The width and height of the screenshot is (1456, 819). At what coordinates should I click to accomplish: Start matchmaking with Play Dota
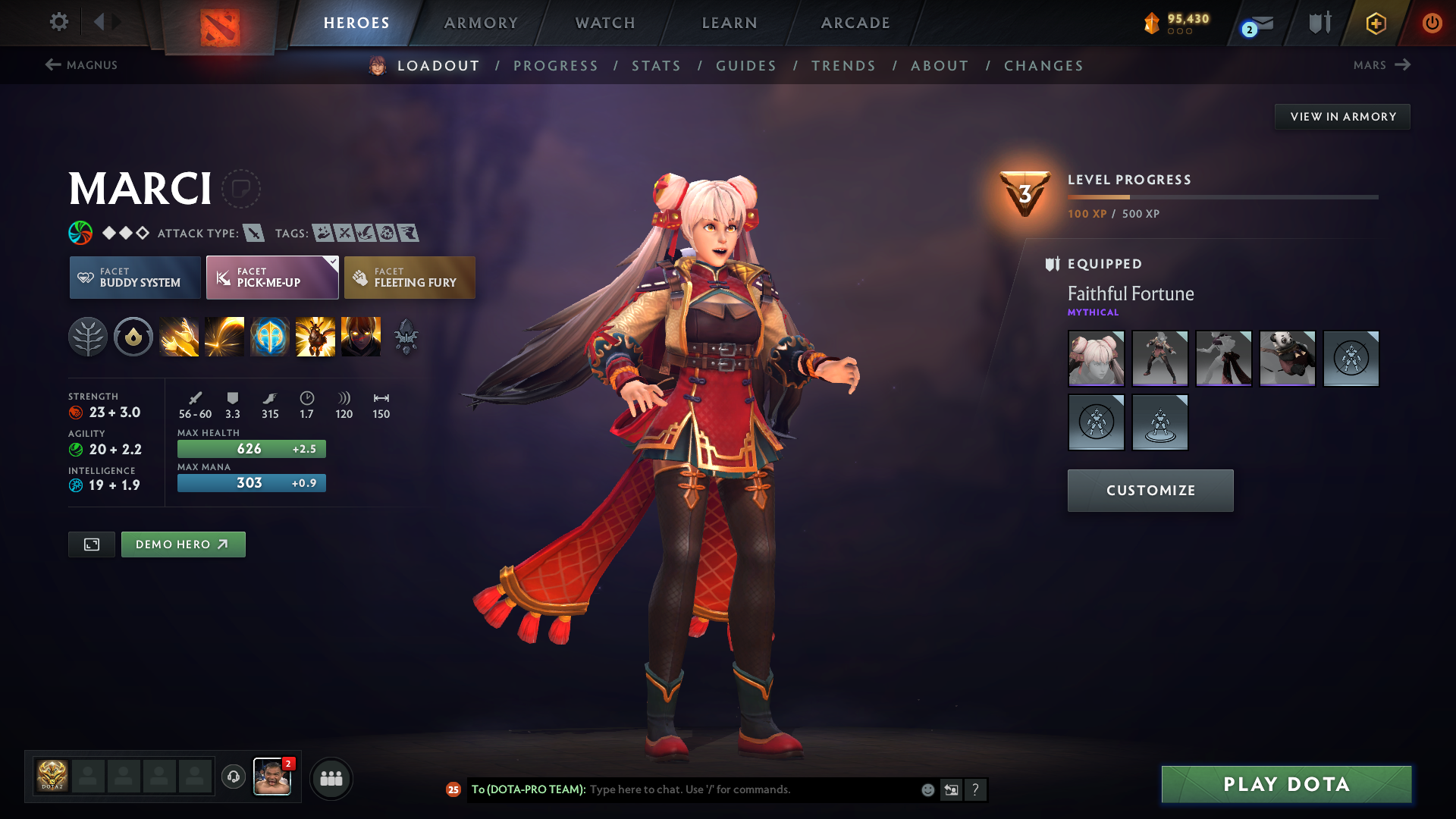click(1286, 784)
